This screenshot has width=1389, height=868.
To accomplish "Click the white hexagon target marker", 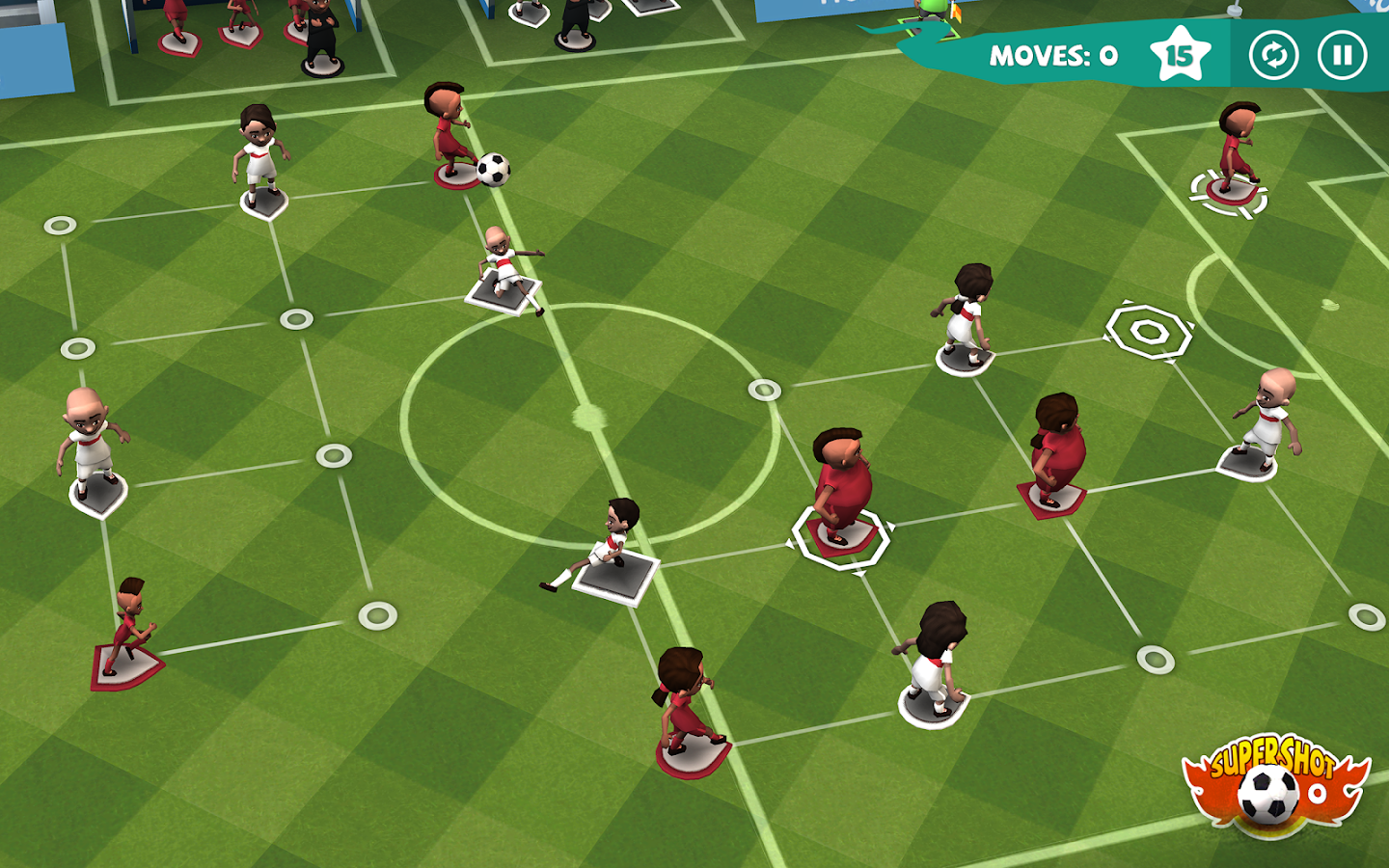I will [x=1147, y=331].
